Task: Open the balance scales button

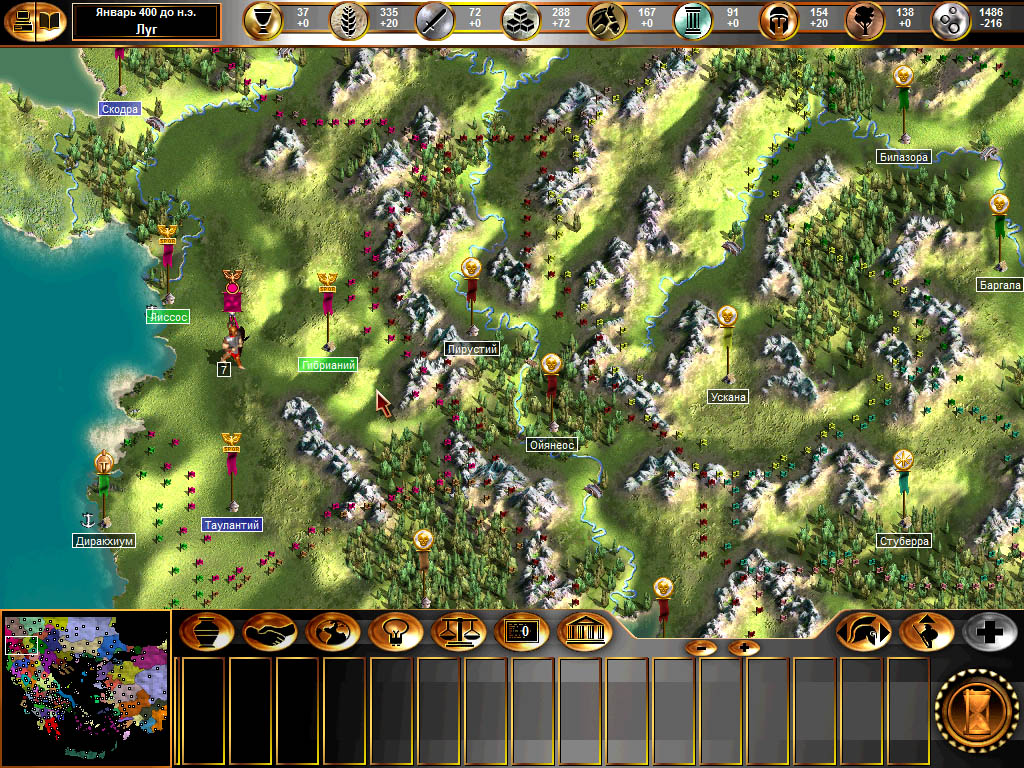Action: point(459,632)
